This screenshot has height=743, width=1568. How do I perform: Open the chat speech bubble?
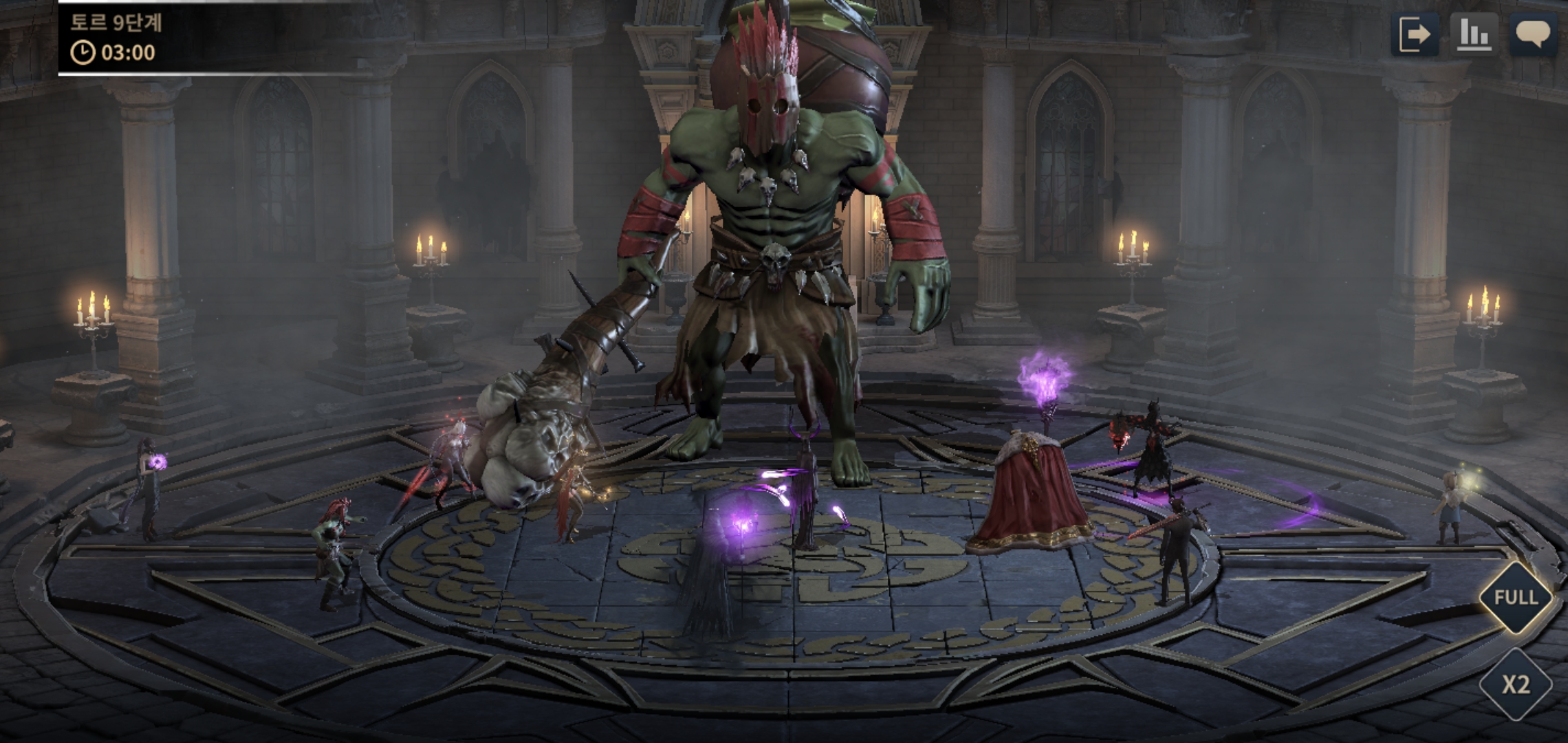point(1533,34)
